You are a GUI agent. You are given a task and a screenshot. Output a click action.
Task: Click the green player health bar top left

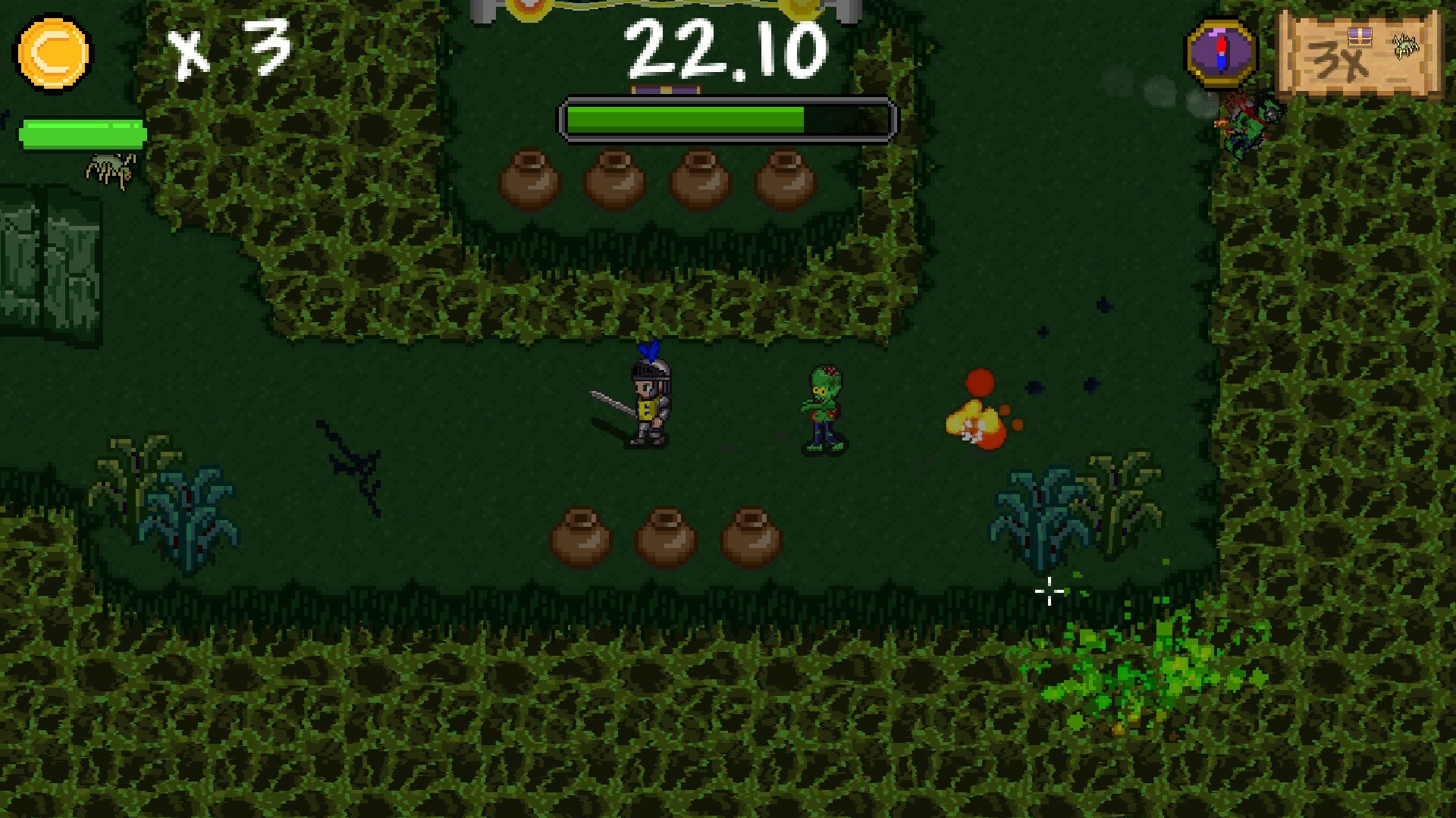82,131
